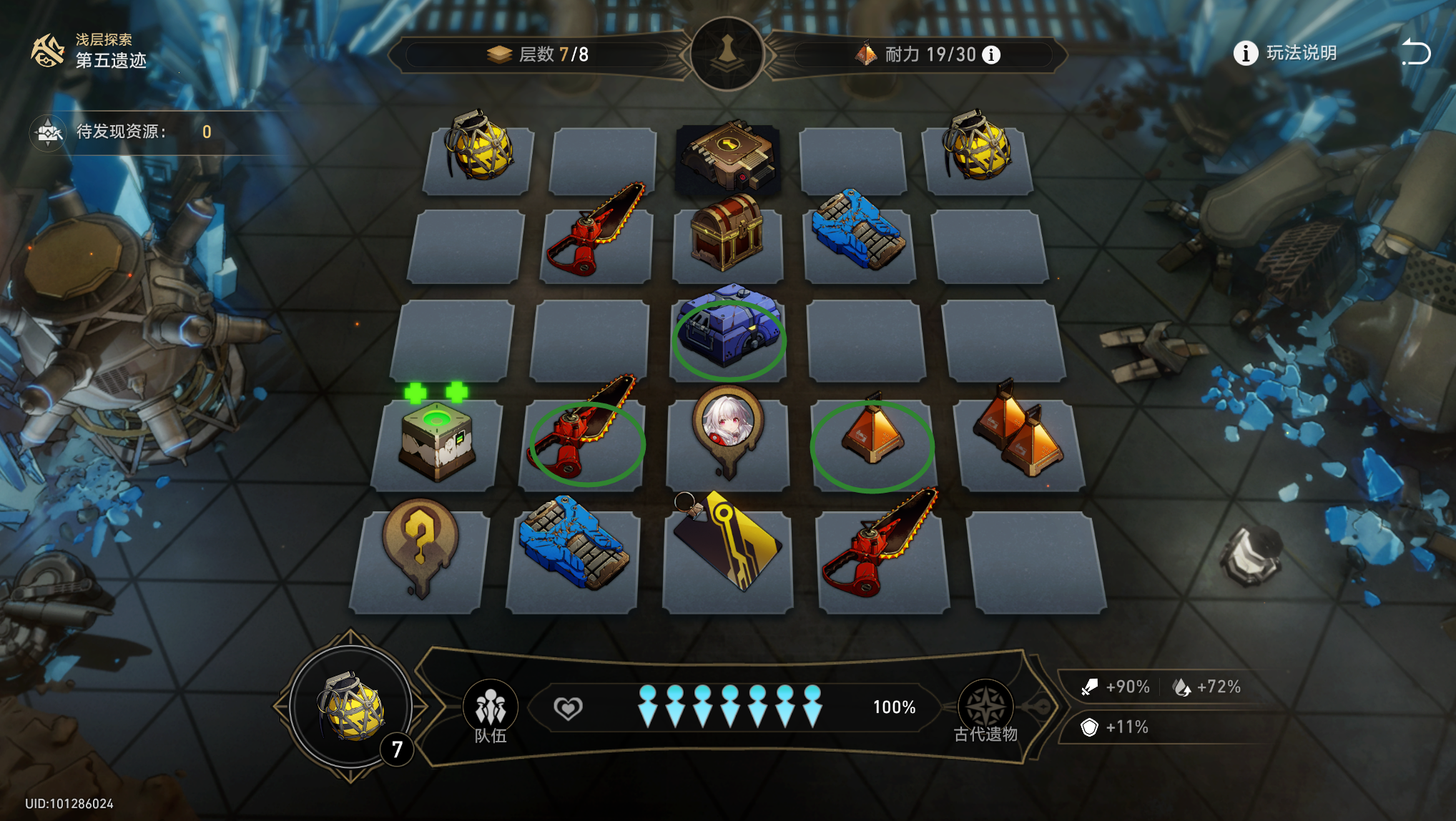The height and width of the screenshot is (821, 1456).
Task: Click the return arrow button
Action: (x=1415, y=53)
